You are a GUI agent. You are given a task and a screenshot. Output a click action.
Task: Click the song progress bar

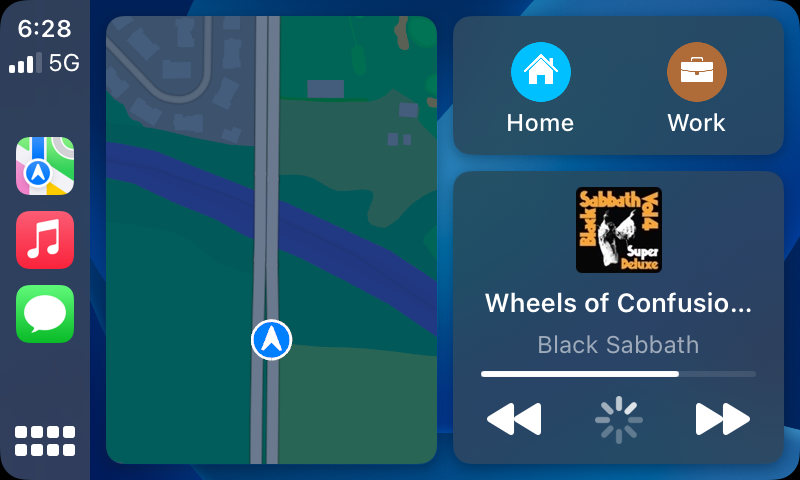(618, 374)
